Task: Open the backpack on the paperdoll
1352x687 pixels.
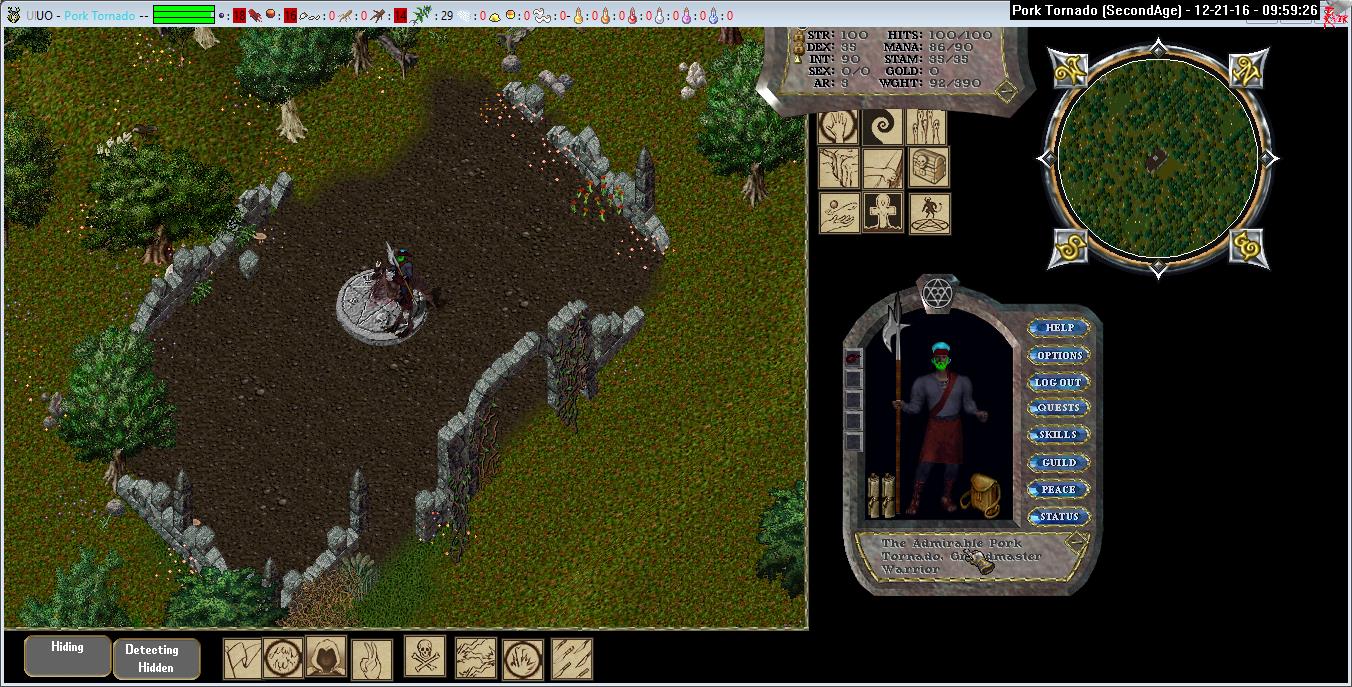Action: click(x=980, y=494)
